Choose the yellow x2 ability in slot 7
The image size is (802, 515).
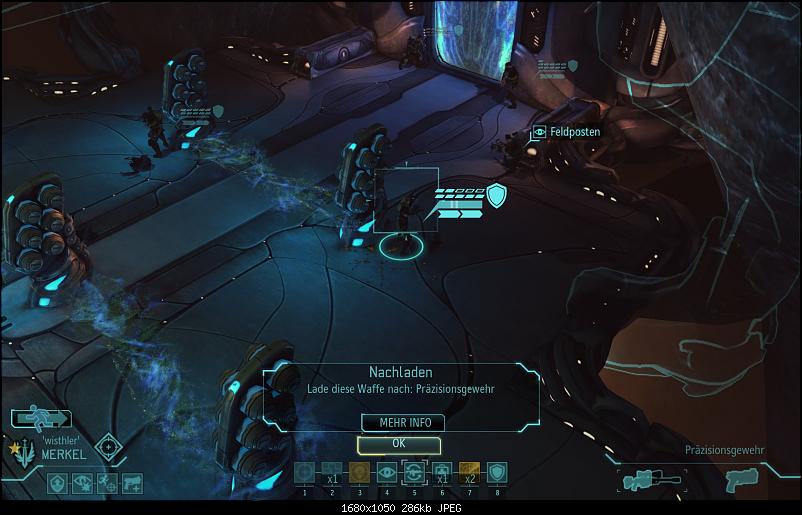(468, 473)
